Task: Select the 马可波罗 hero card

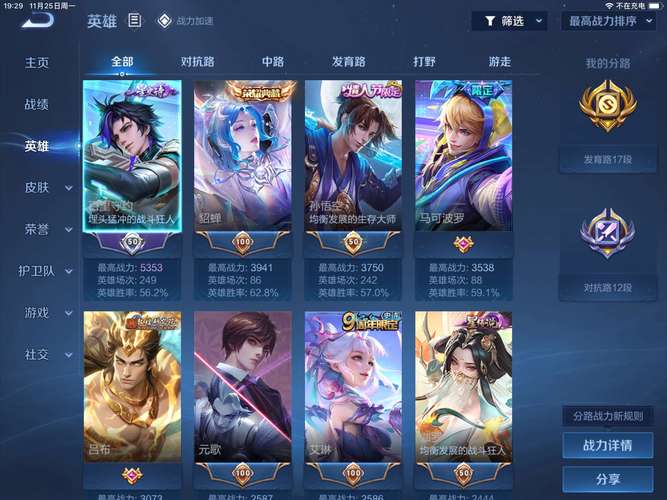Action: pos(464,160)
